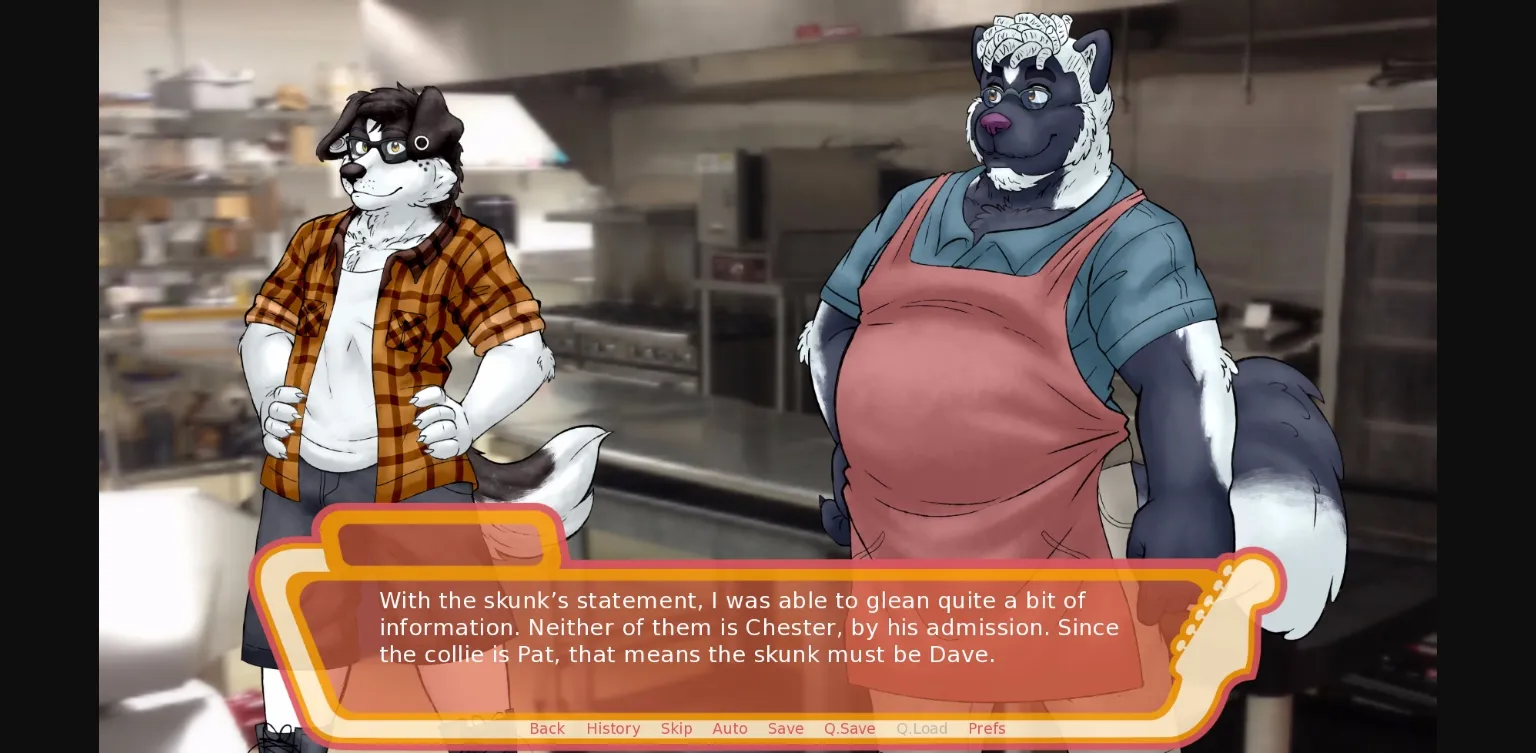1536x753 pixels.
Task: Open the History log of past dialogue
Action: pyautogui.click(x=613, y=728)
